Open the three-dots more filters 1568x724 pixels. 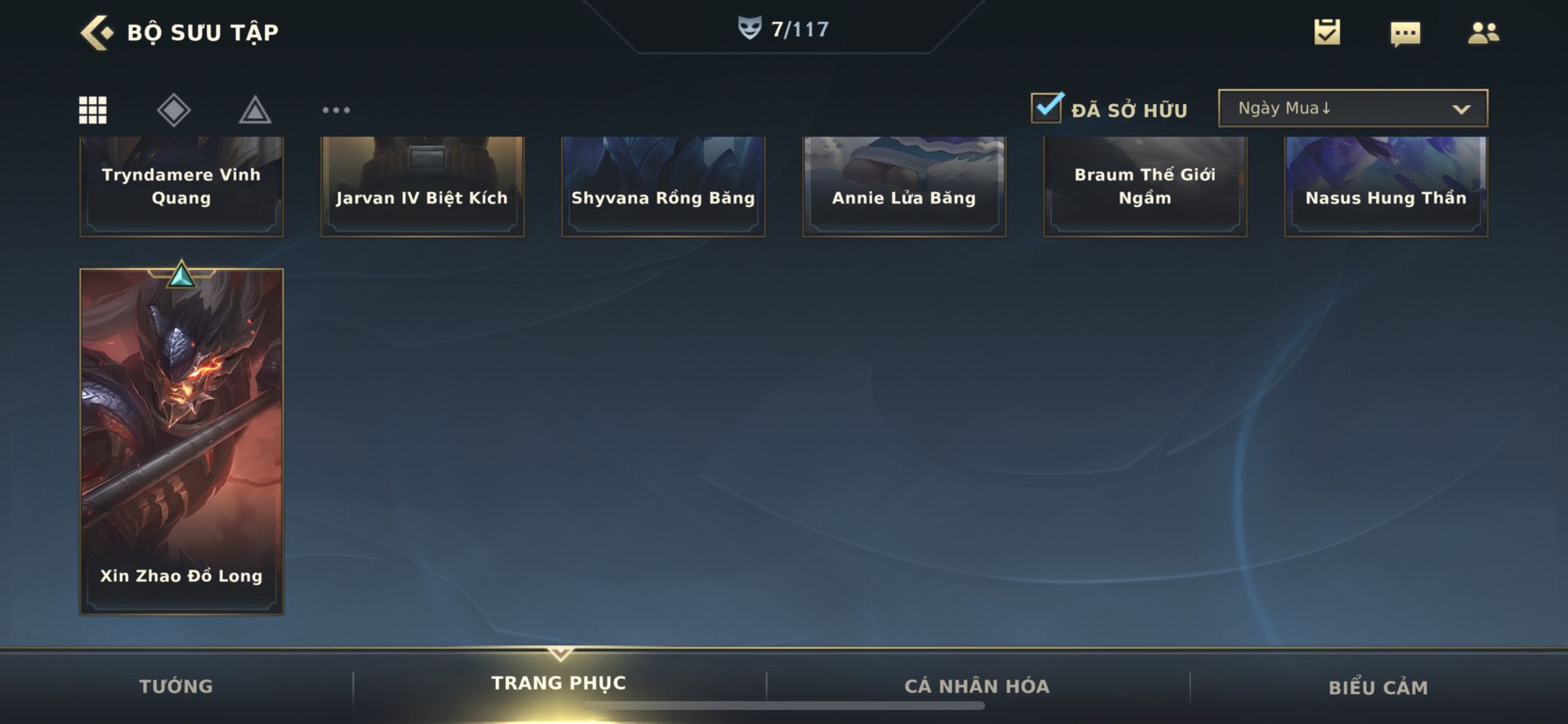click(336, 110)
